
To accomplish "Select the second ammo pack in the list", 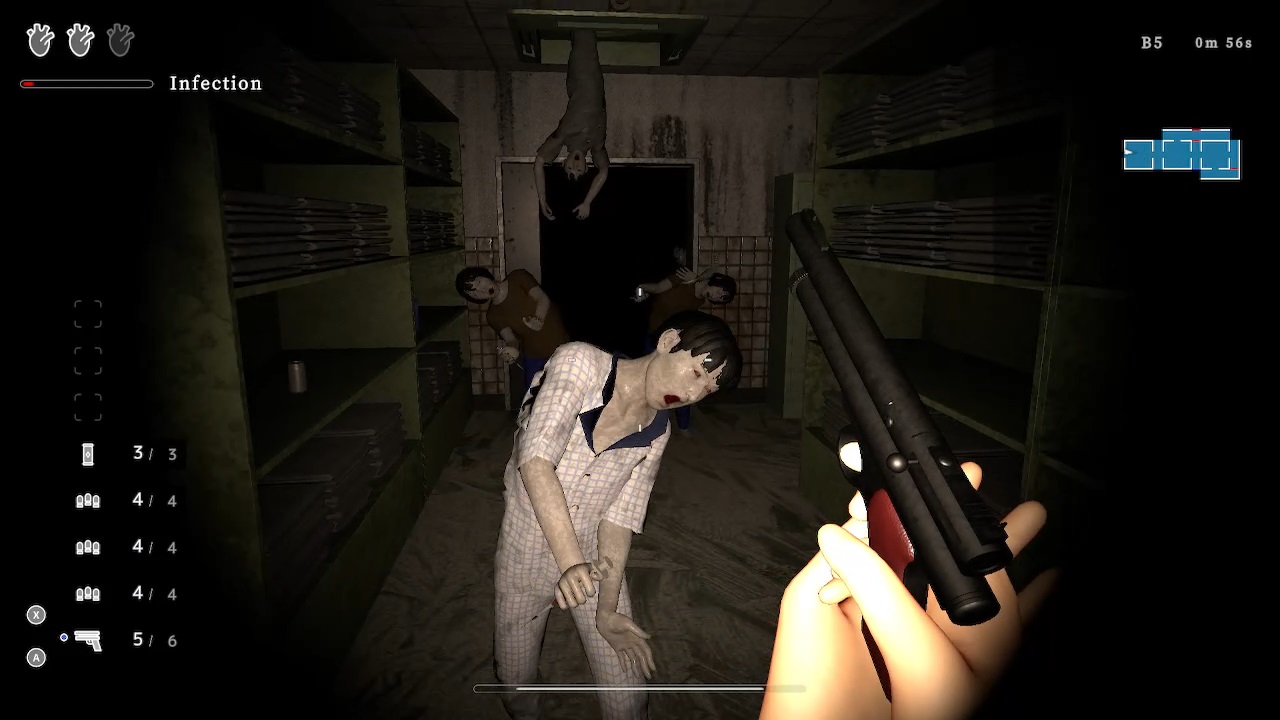I will [x=88, y=547].
